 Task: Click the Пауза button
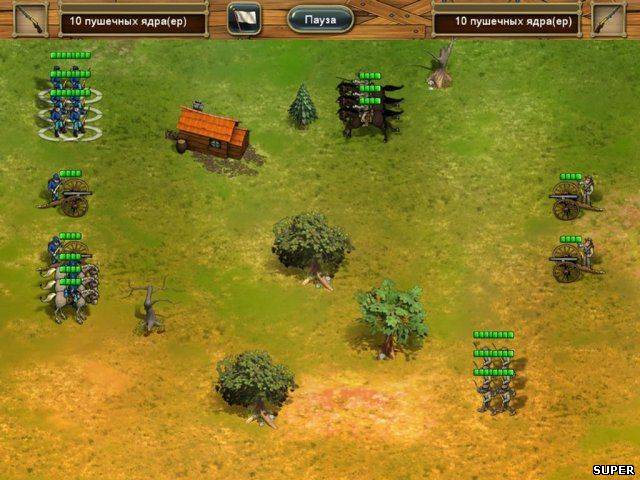point(320,19)
